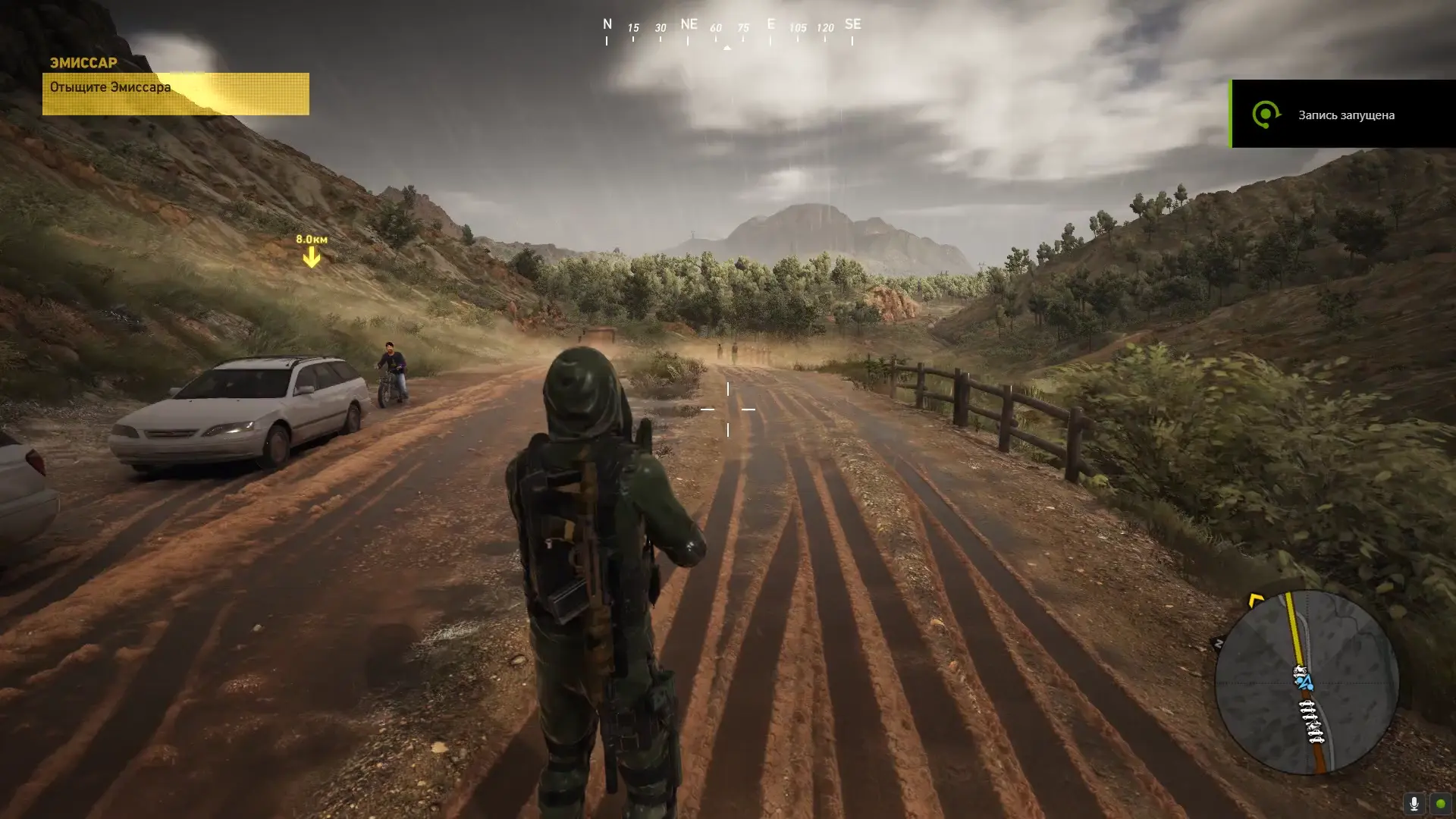Click the Отыщите Эмиссара objective text
The height and width of the screenshot is (819, 1456).
(109, 86)
